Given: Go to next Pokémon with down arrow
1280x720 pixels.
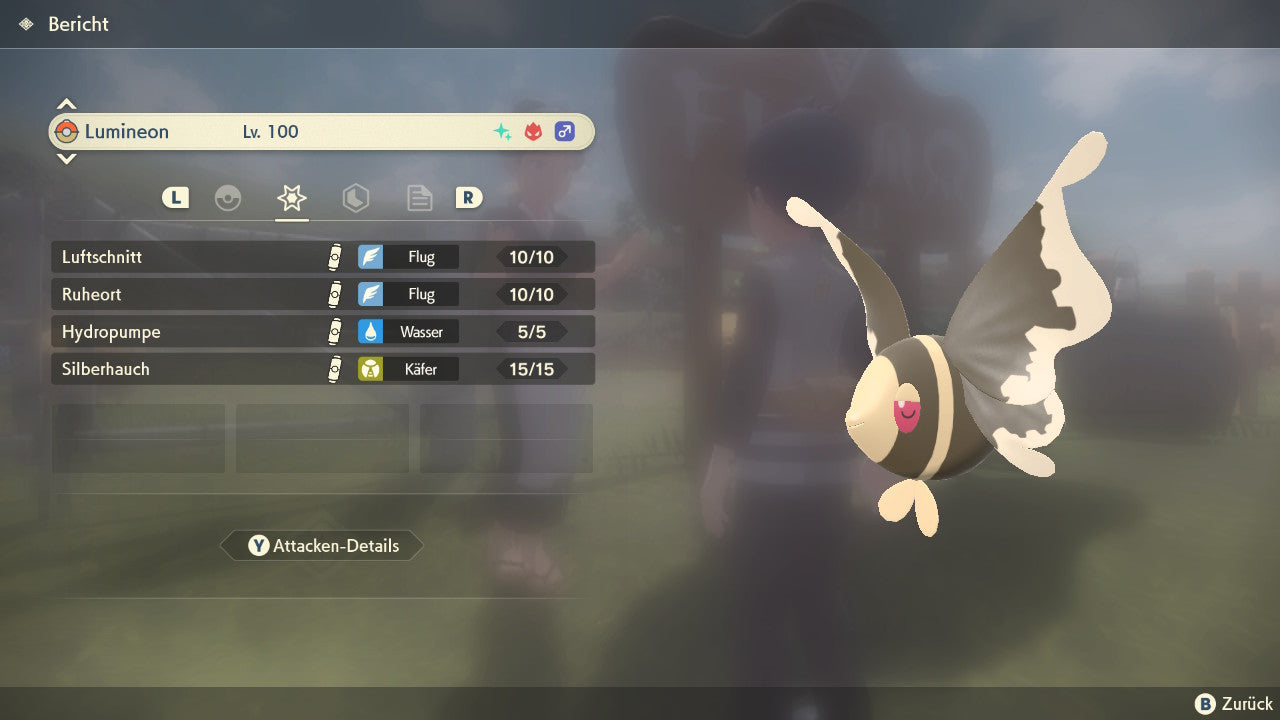Looking at the screenshot, I should 66,158.
